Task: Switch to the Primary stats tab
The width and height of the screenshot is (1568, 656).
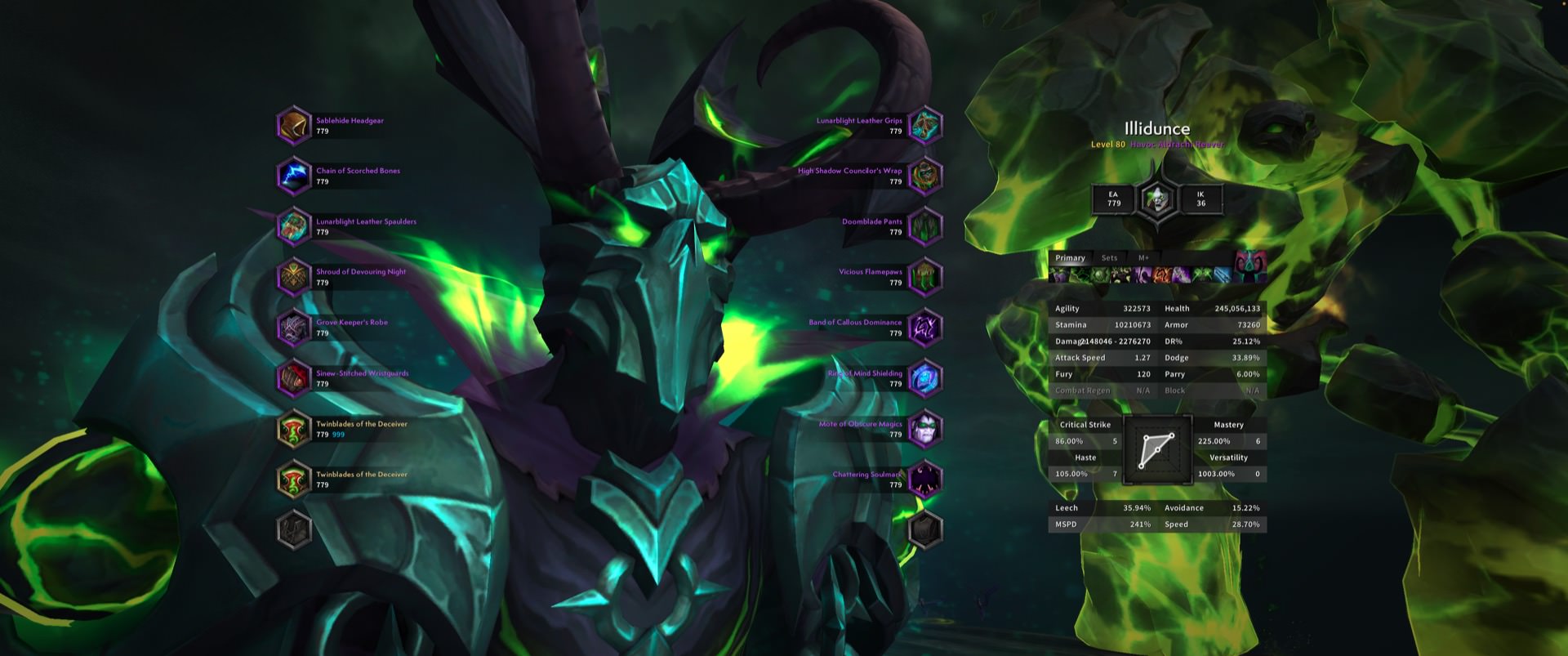Action: coord(1070,258)
